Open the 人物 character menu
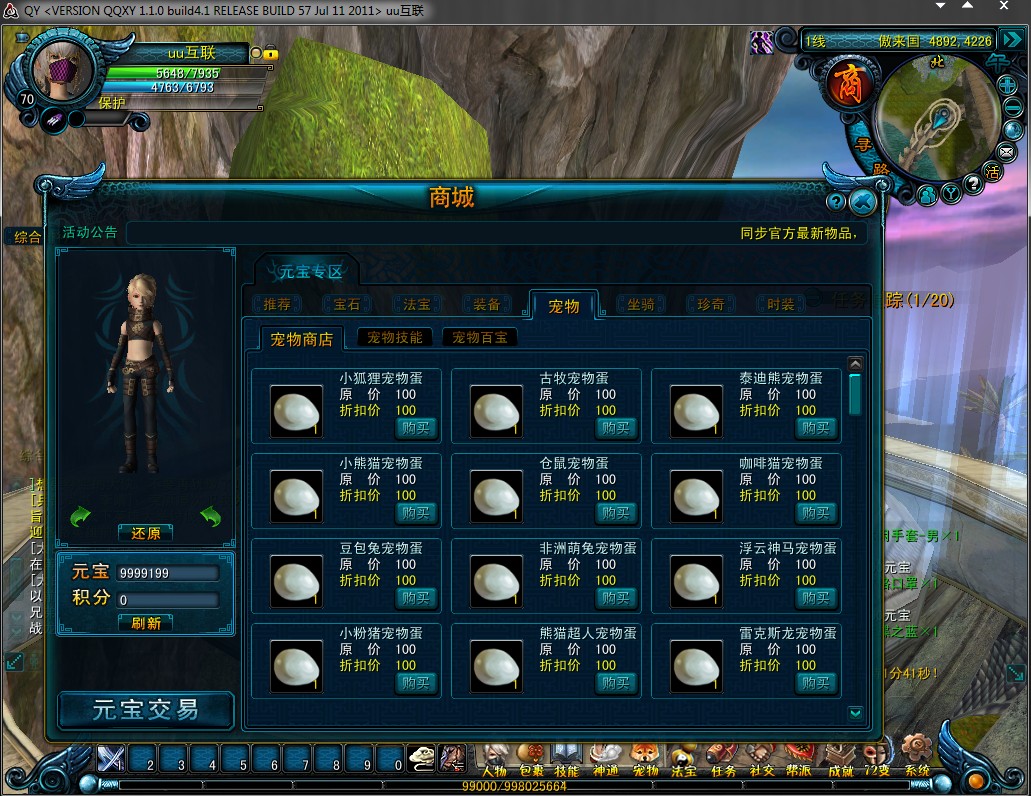This screenshot has height=796, width=1031. point(493,759)
